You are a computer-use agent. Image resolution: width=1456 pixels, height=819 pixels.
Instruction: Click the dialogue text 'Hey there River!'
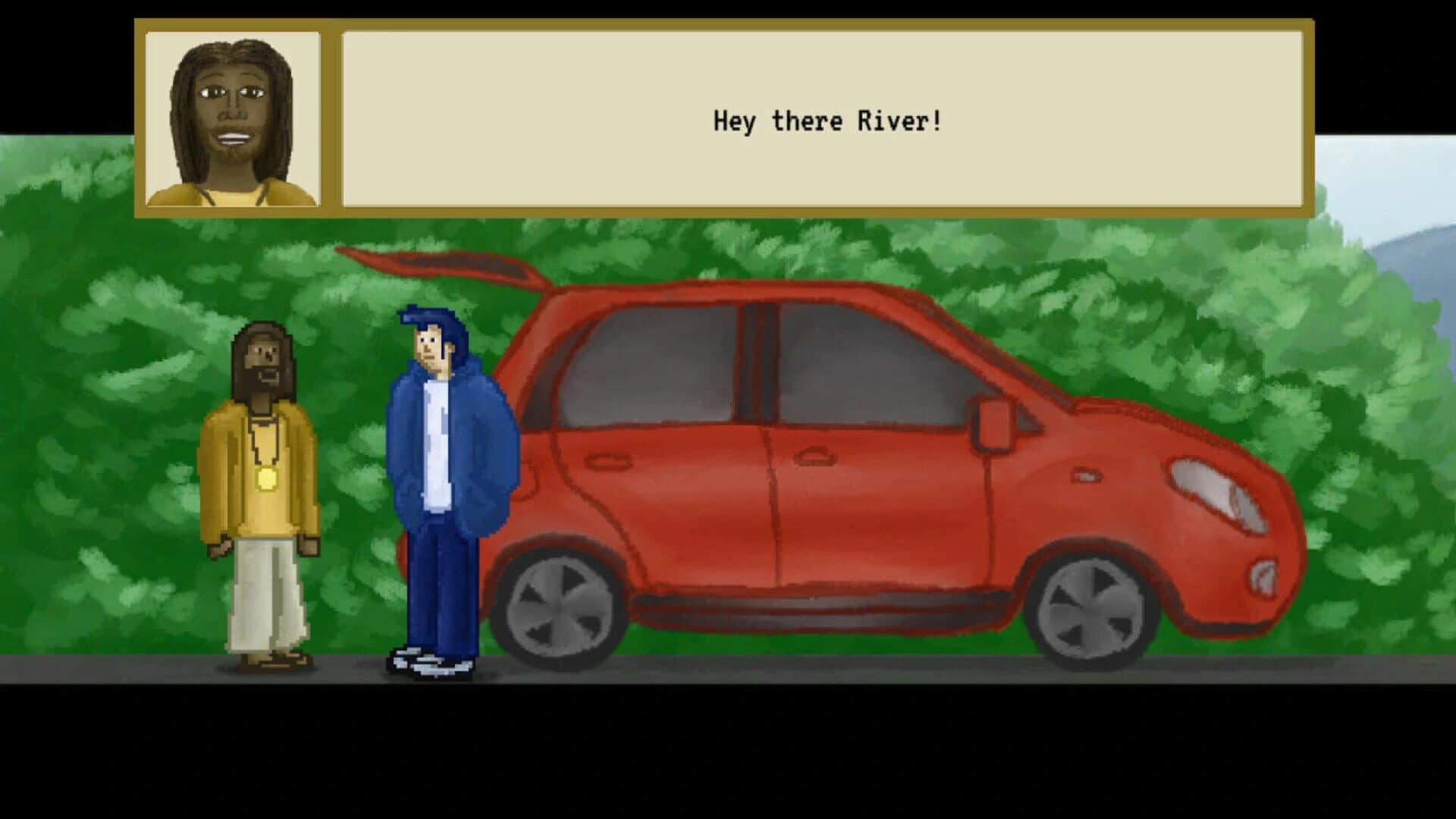click(x=827, y=119)
